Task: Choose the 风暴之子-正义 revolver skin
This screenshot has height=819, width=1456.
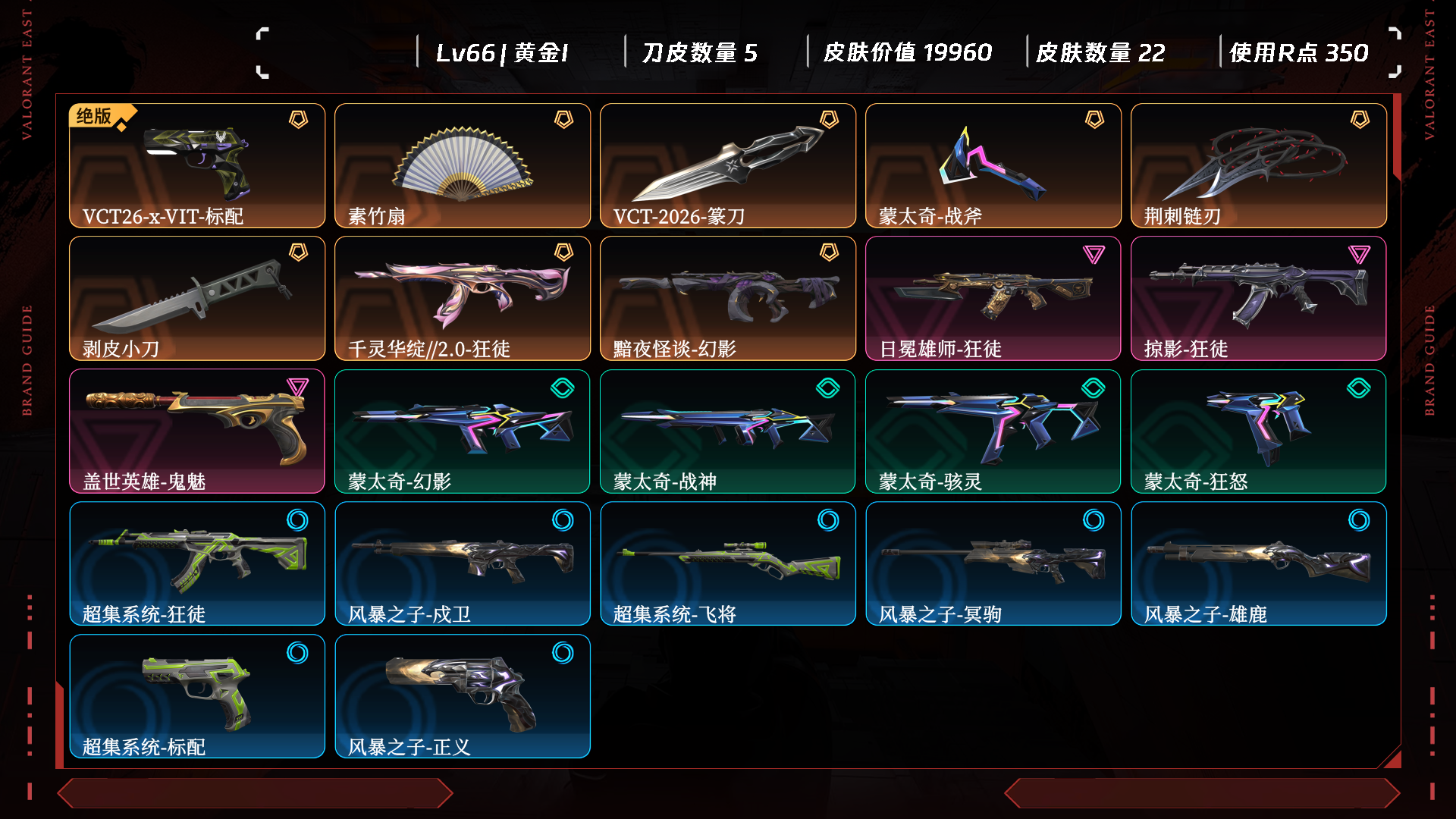Action: pyautogui.click(x=463, y=696)
